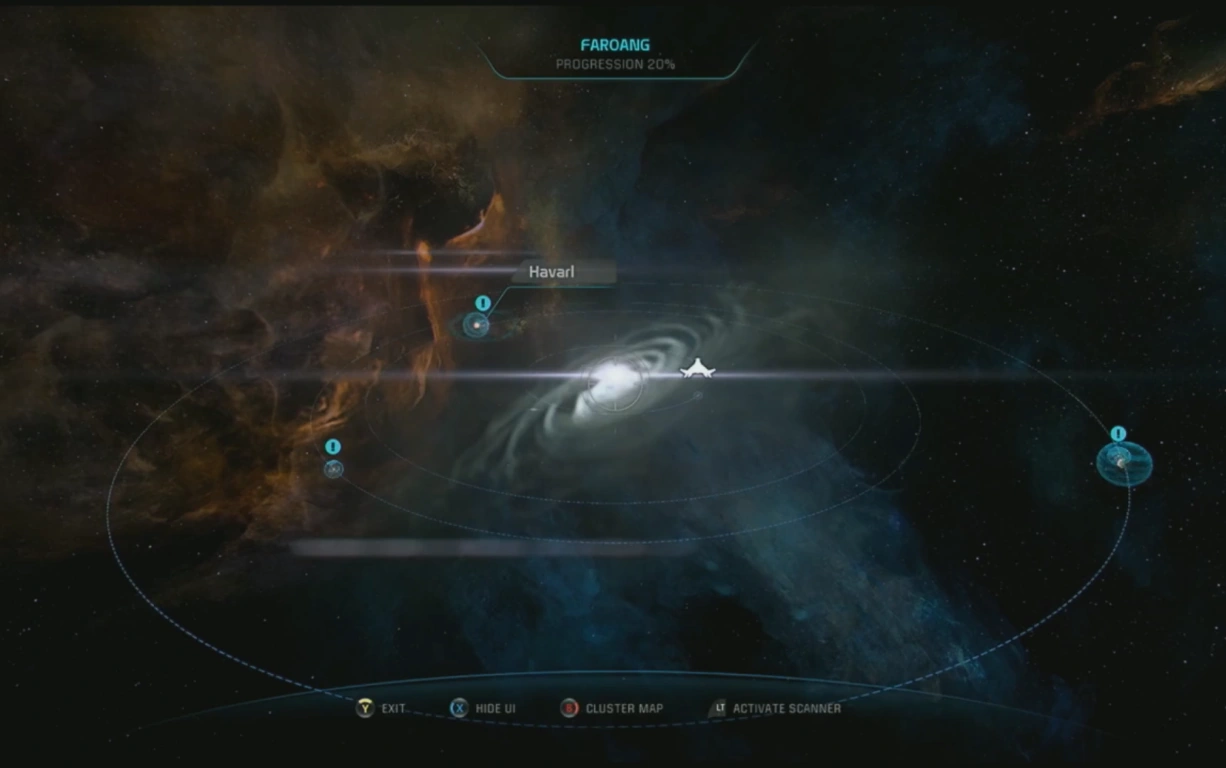Select the planet Havarl on the map
Viewport: 1226px width, 768px height.
(x=477, y=325)
